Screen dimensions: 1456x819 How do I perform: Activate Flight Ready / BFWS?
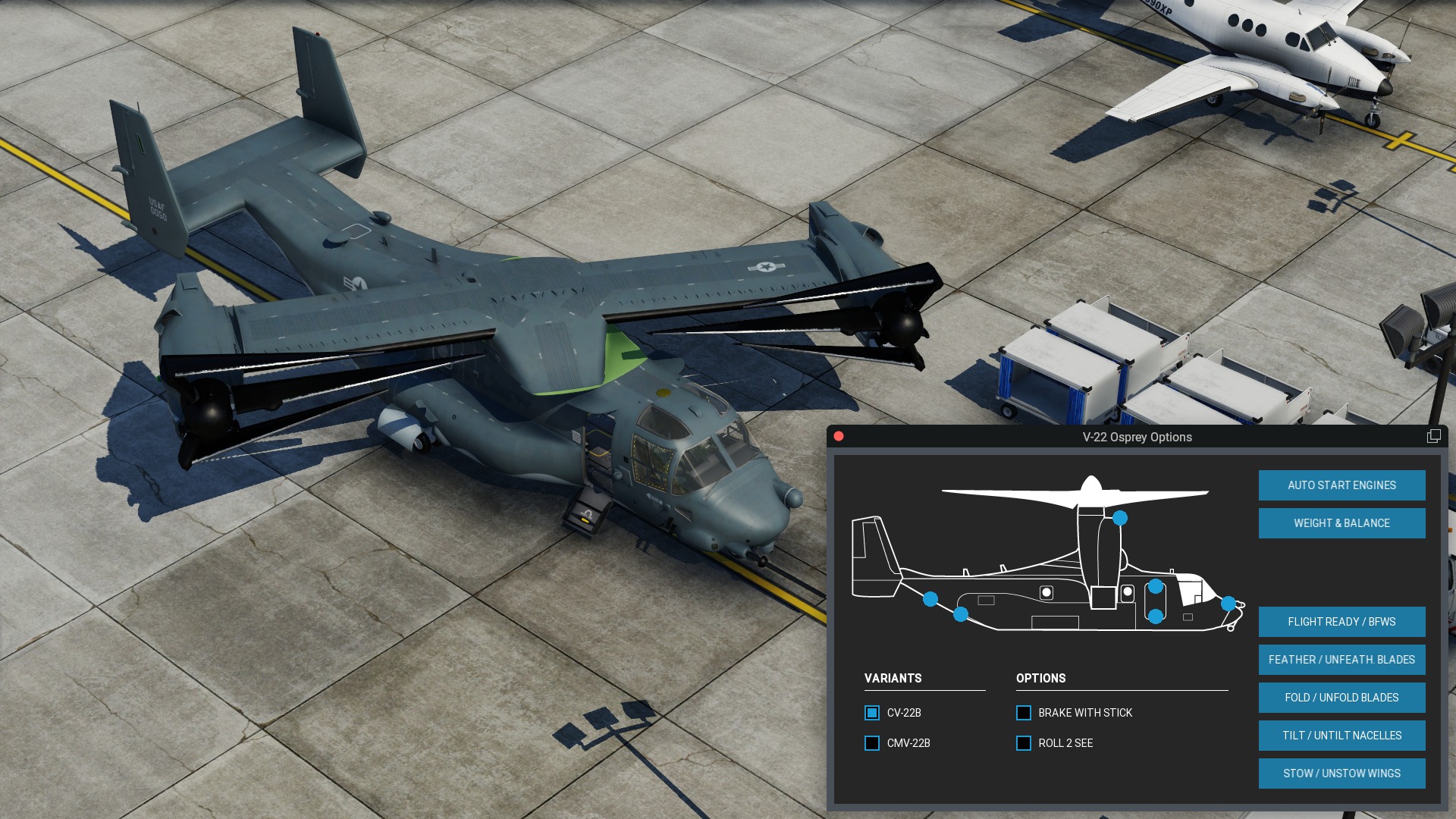1341,622
